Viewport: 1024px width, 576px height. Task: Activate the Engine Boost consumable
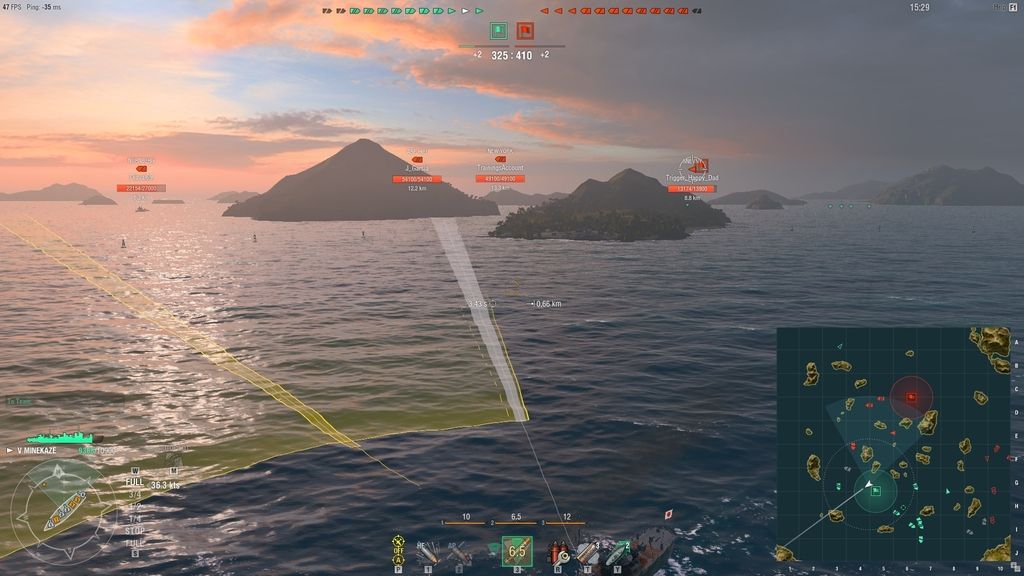point(619,552)
